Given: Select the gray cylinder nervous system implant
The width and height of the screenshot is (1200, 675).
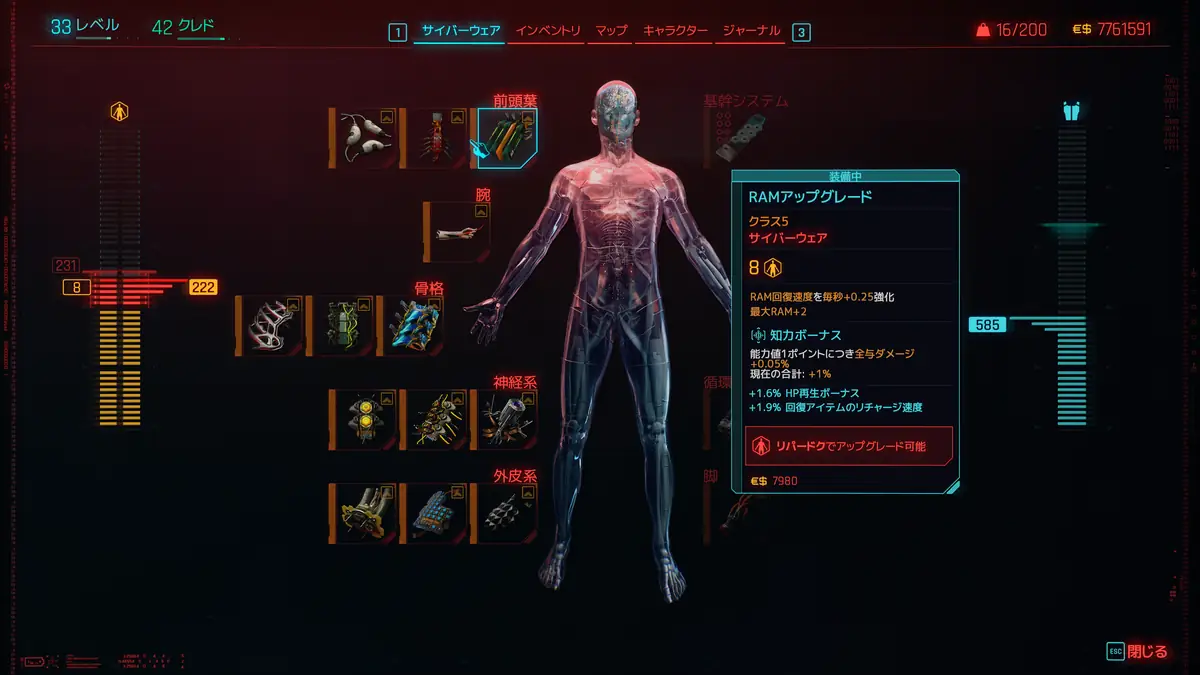Looking at the screenshot, I should 507,419.
